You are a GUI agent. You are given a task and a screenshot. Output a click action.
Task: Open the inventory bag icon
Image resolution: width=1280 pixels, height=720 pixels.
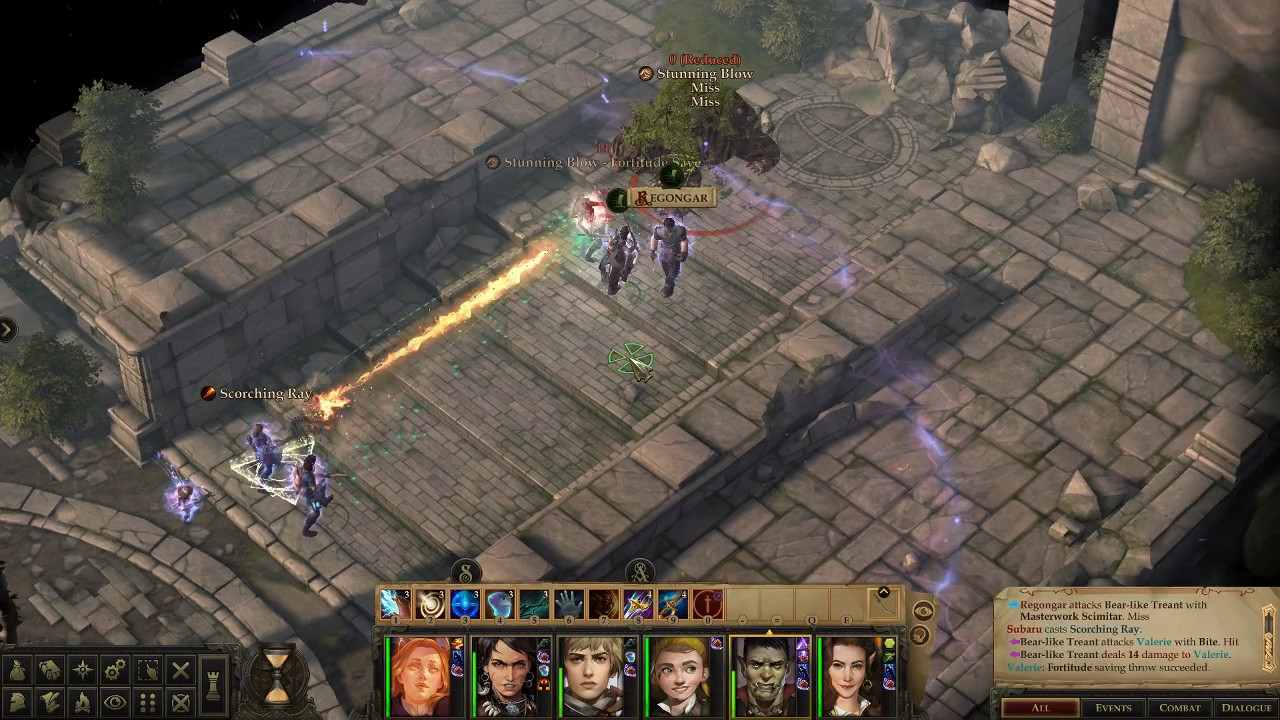18,670
